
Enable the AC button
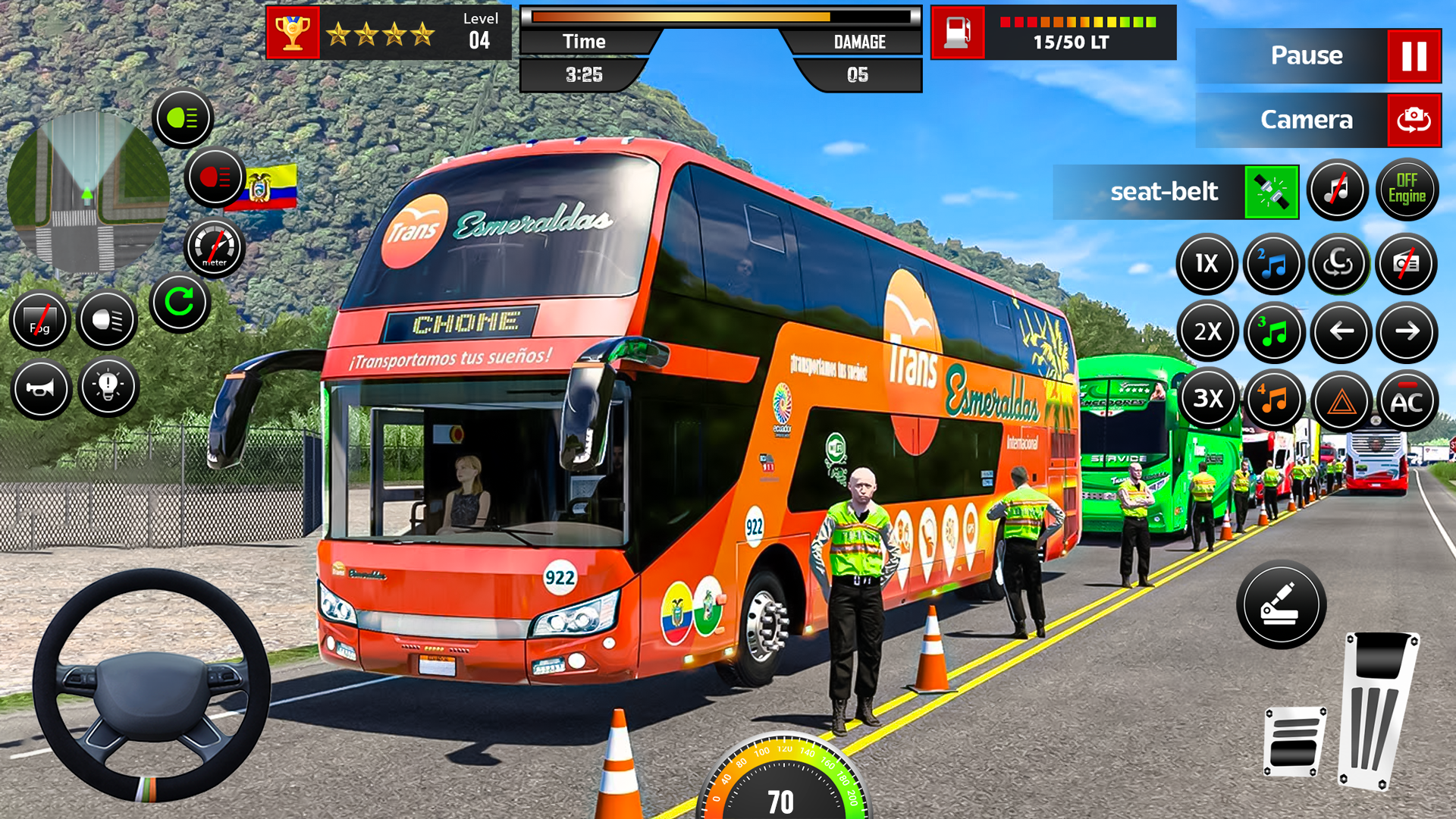pyautogui.click(x=1407, y=400)
